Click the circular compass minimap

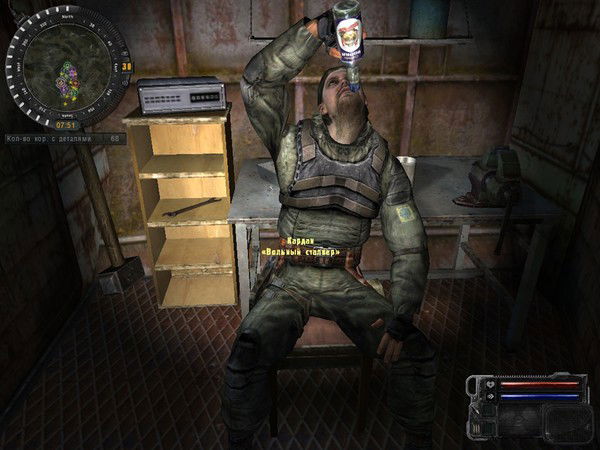tap(66, 67)
